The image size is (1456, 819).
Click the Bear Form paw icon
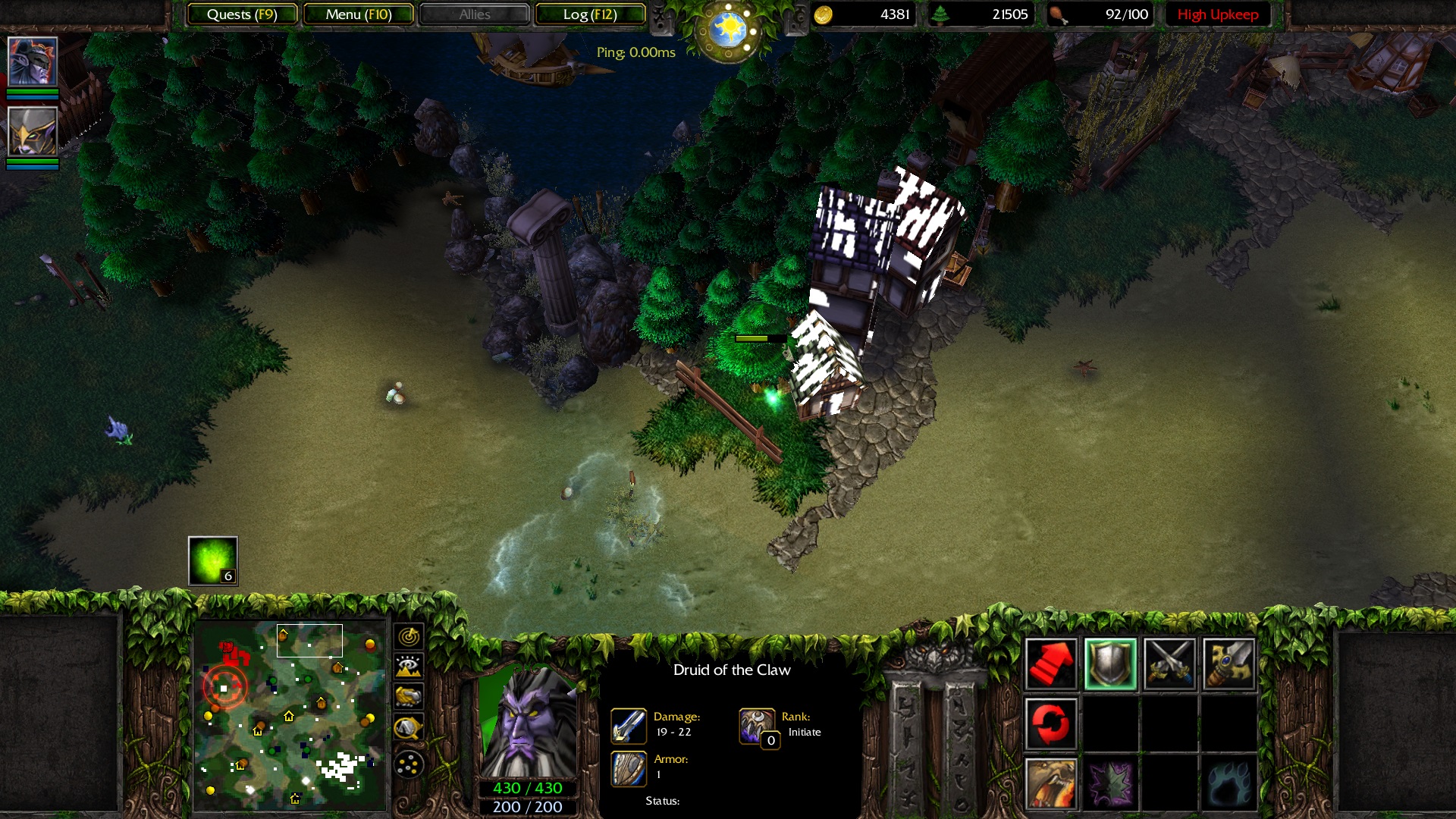1228,783
